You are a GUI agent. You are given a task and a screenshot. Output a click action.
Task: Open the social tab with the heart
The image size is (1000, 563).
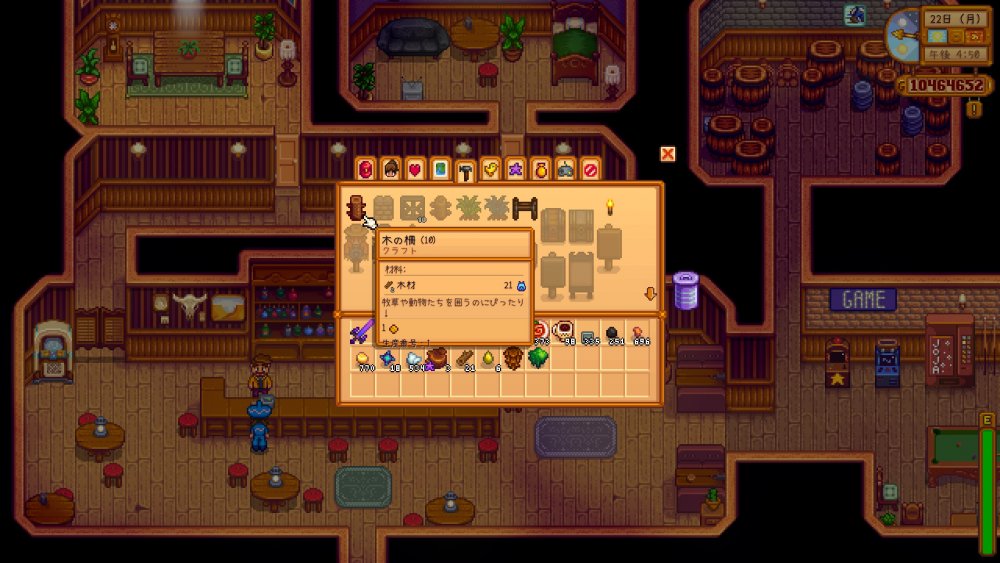tap(415, 169)
